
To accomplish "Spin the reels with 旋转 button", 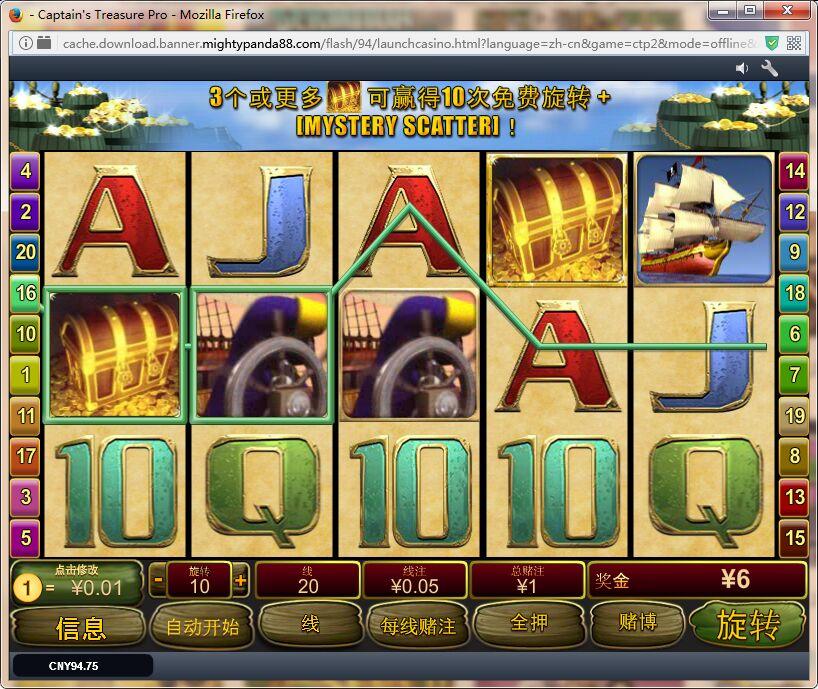I will (x=747, y=625).
